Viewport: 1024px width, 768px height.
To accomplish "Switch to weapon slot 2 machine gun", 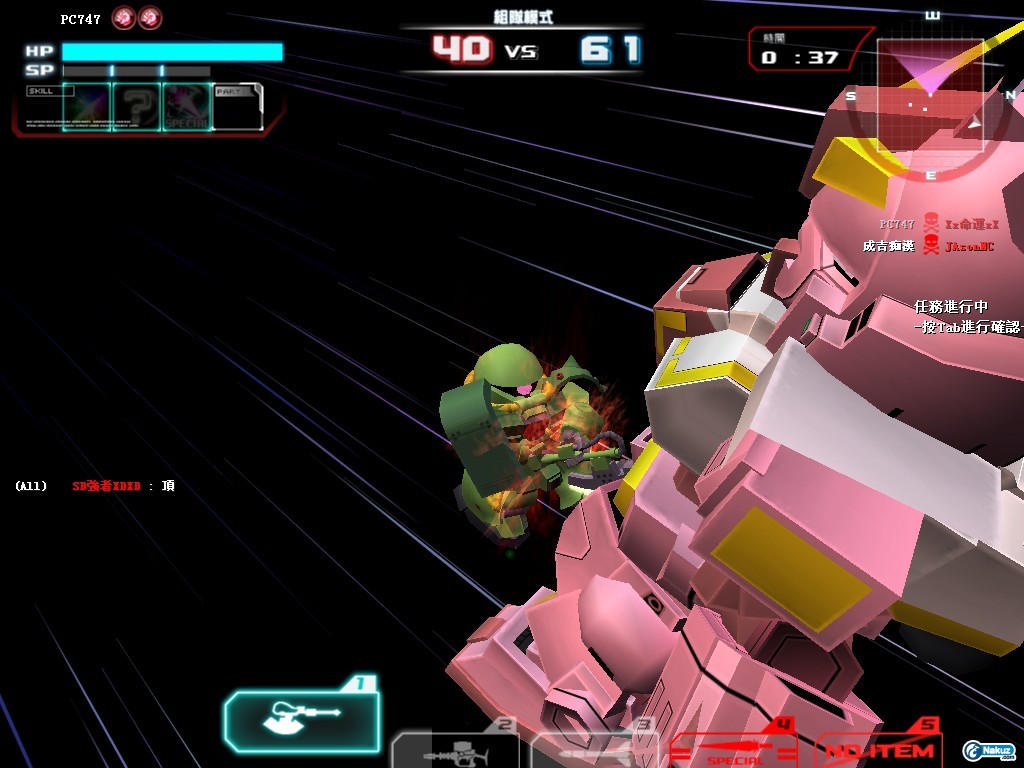I will pyautogui.click(x=455, y=748).
